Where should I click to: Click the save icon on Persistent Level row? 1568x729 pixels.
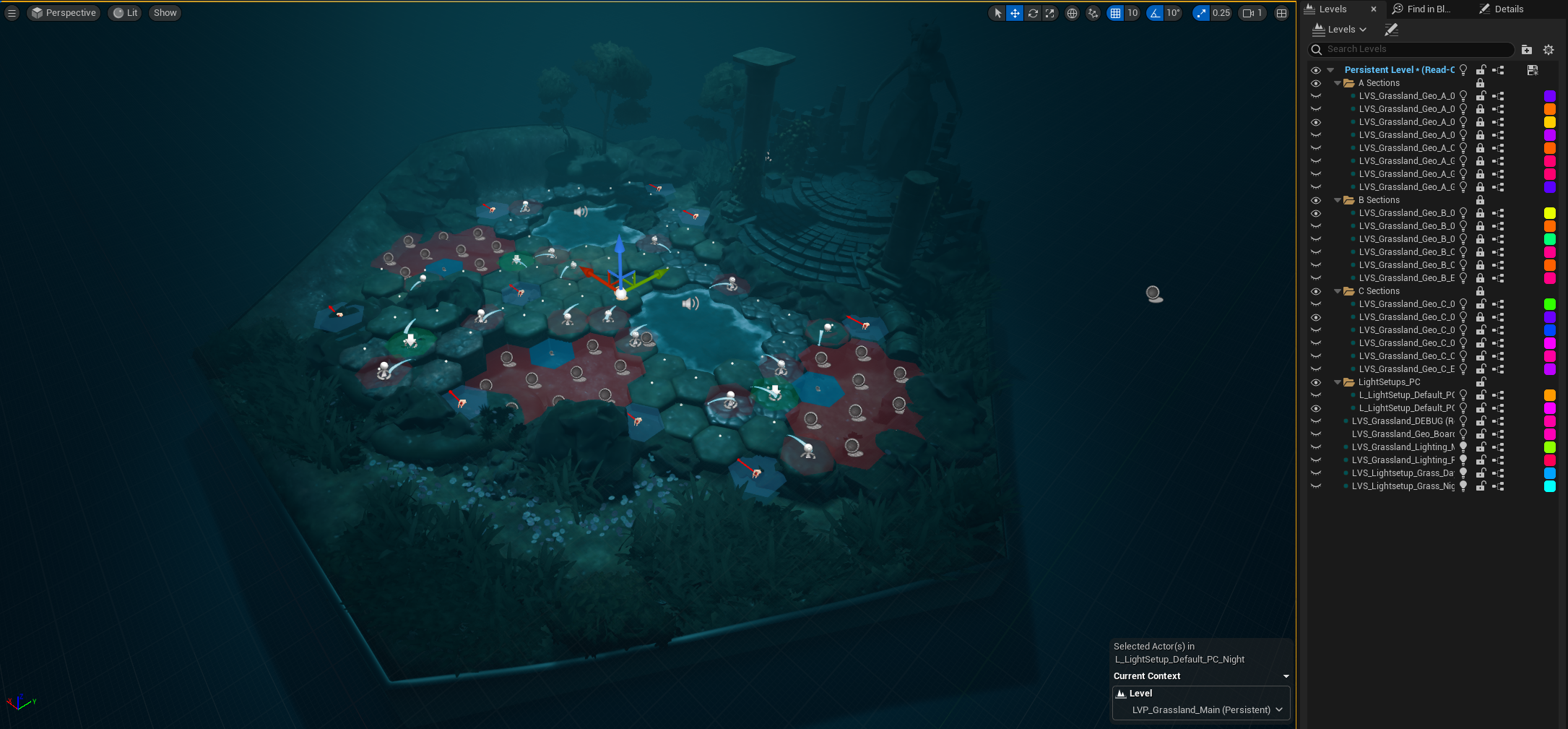pyautogui.click(x=1532, y=70)
